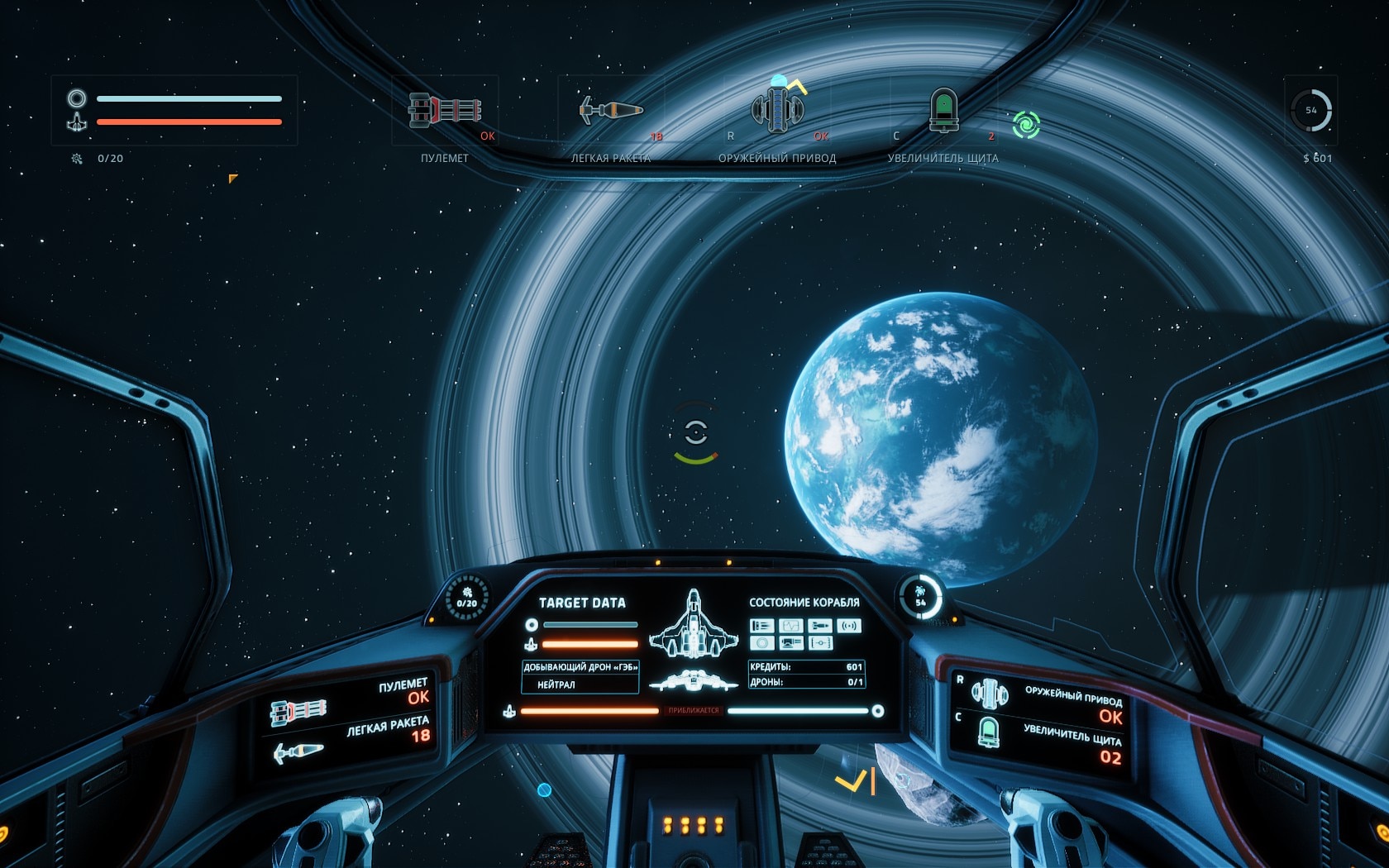Choose the Легкая ракета icon in the top HUD

(611, 110)
